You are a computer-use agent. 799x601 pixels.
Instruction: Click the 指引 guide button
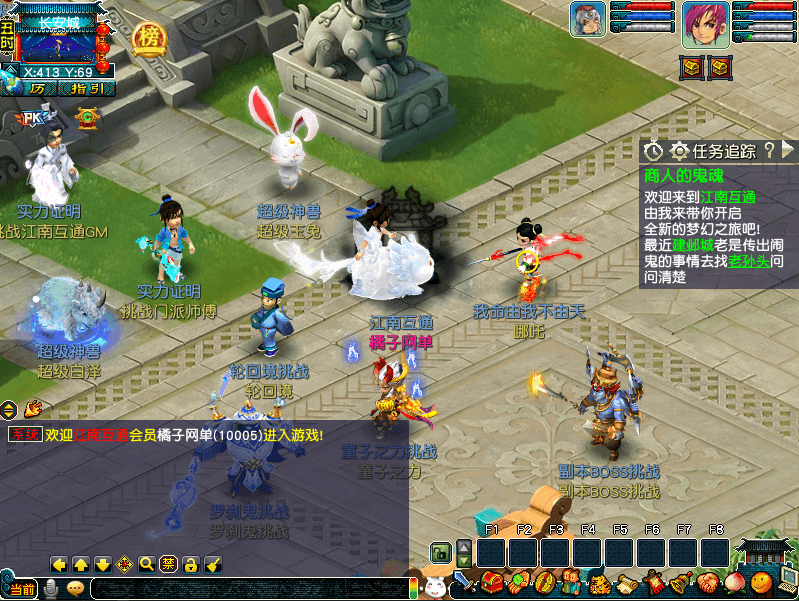87,88
